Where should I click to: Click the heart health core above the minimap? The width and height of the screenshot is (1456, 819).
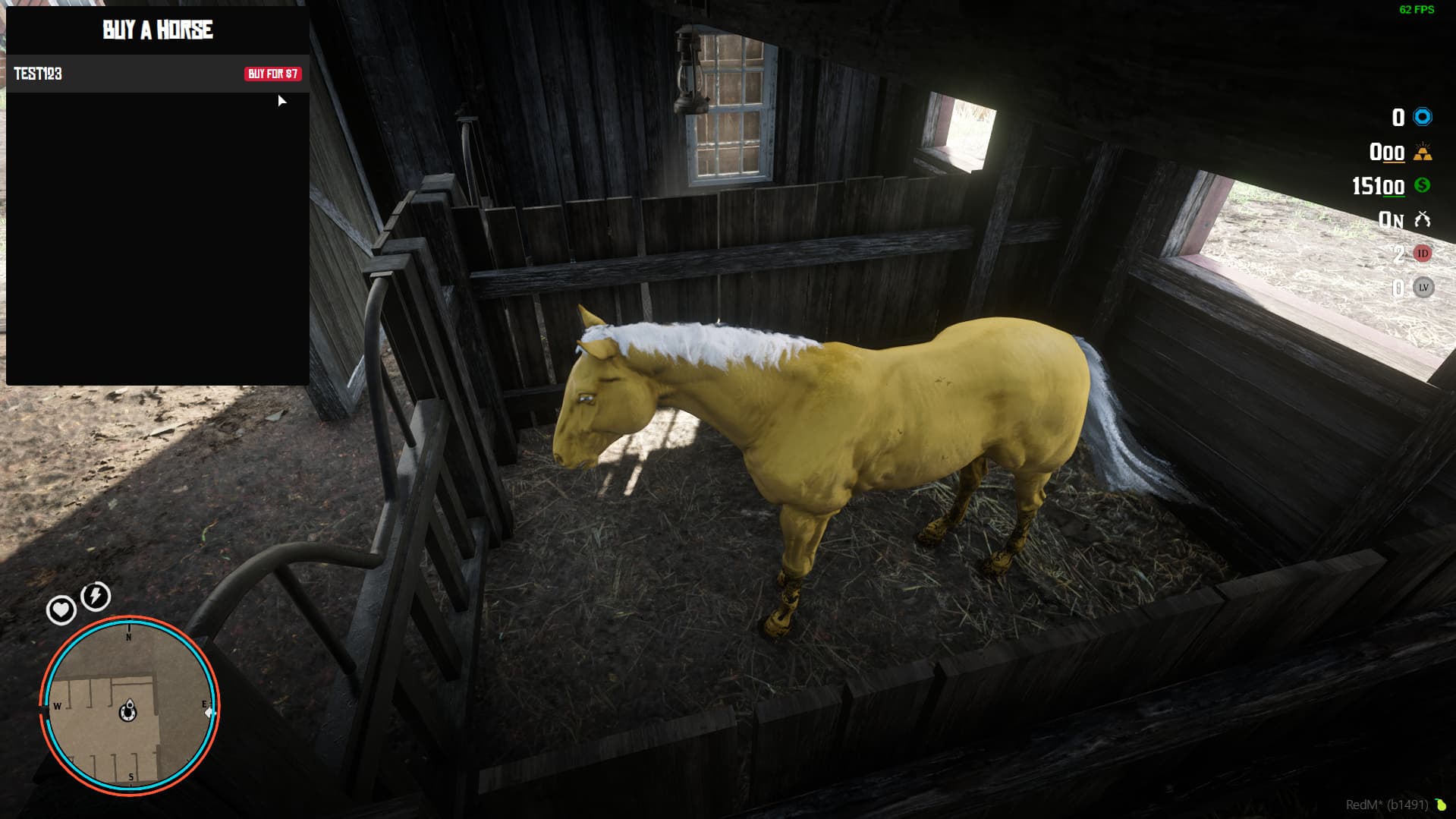60,611
